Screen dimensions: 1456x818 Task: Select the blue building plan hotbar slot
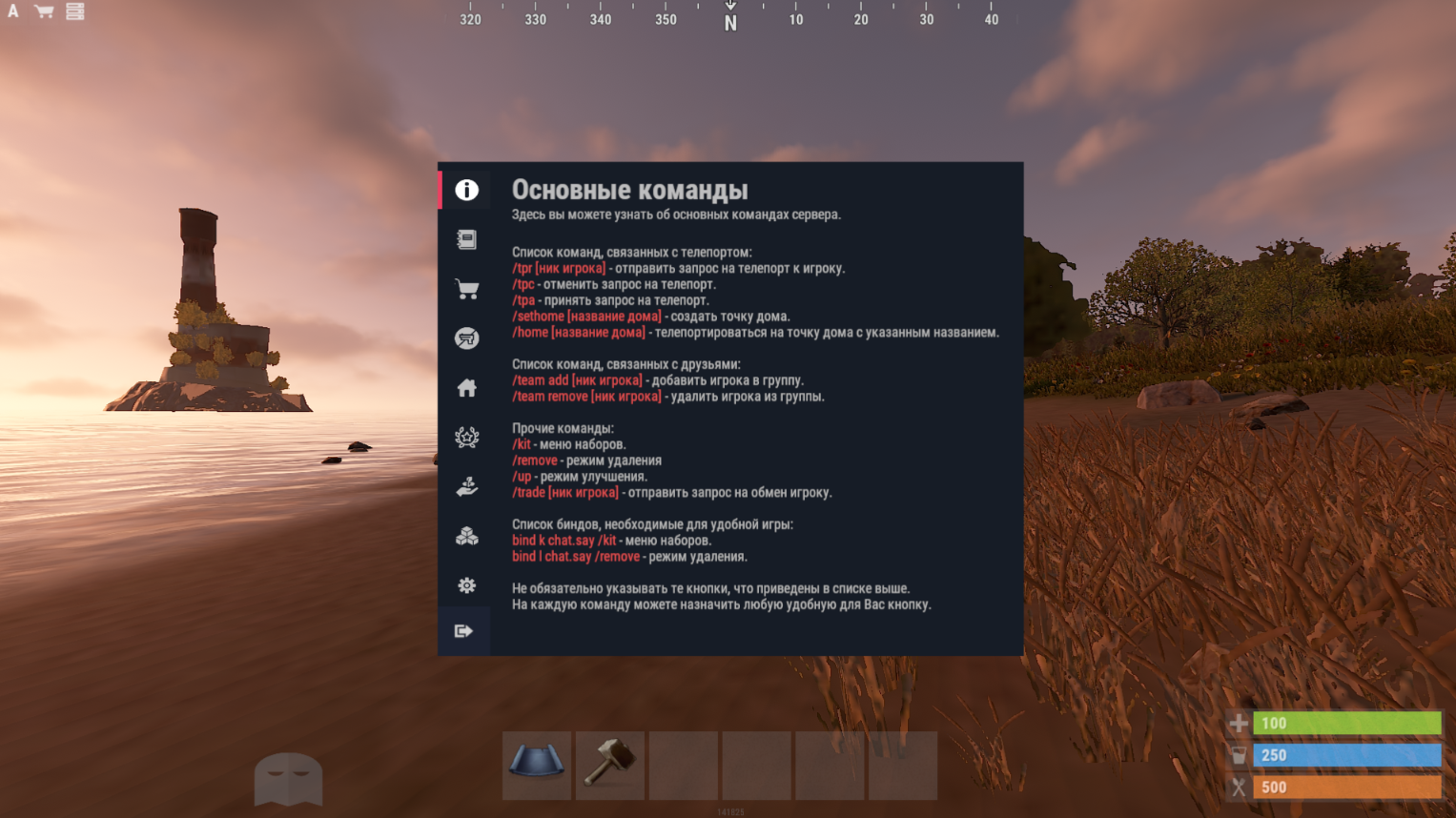pos(537,765)
